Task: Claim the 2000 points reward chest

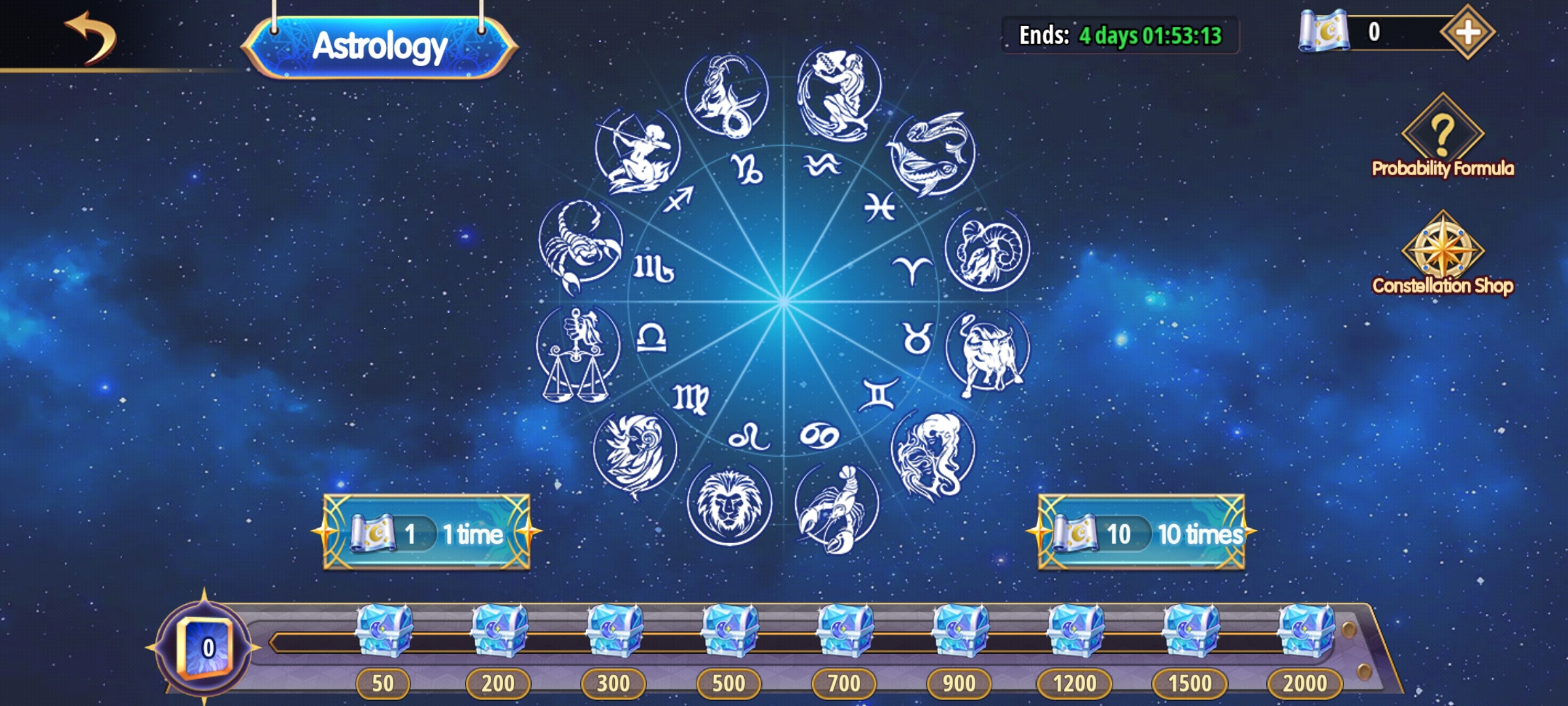Action: [1305, 631]
